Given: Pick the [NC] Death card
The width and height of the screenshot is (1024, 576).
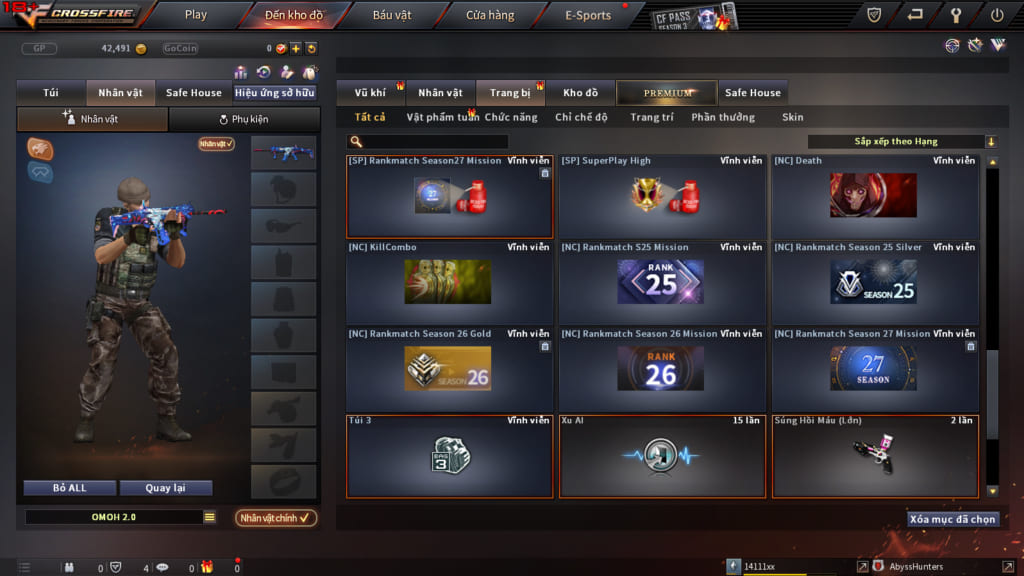Looking at the screenshot, I should [874, 196].
